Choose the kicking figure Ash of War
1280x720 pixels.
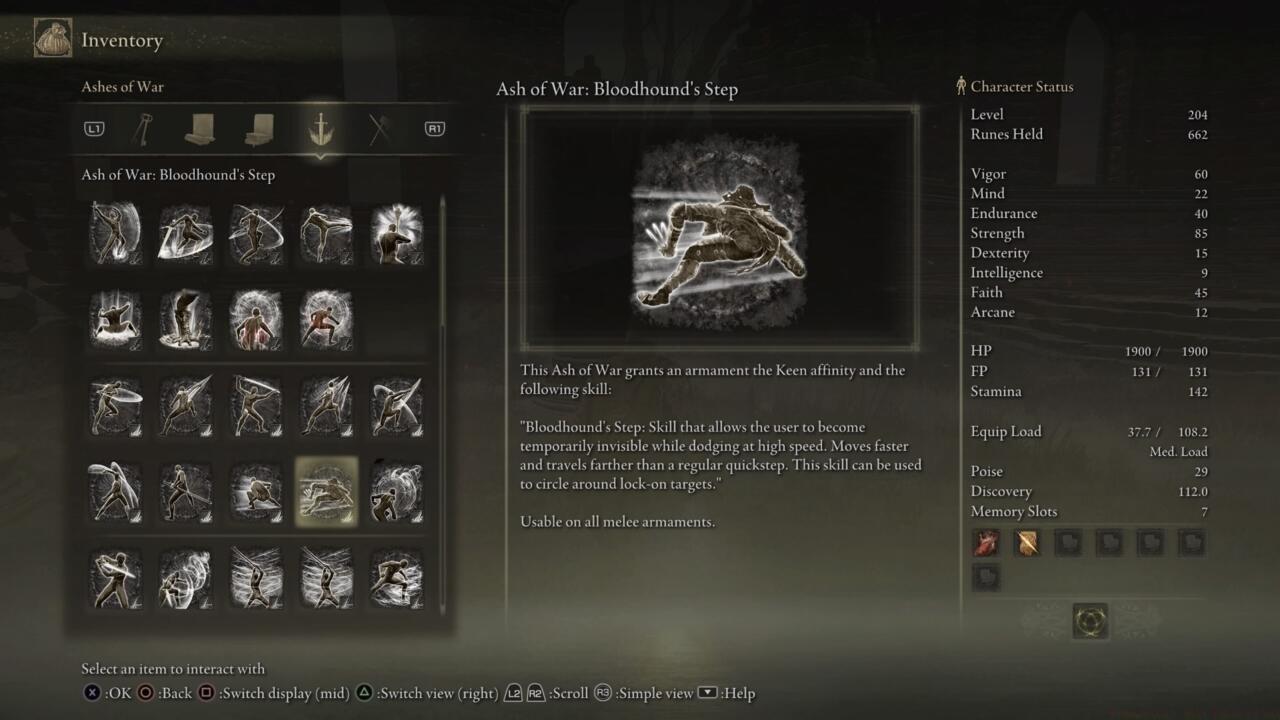tap(326, 233)
